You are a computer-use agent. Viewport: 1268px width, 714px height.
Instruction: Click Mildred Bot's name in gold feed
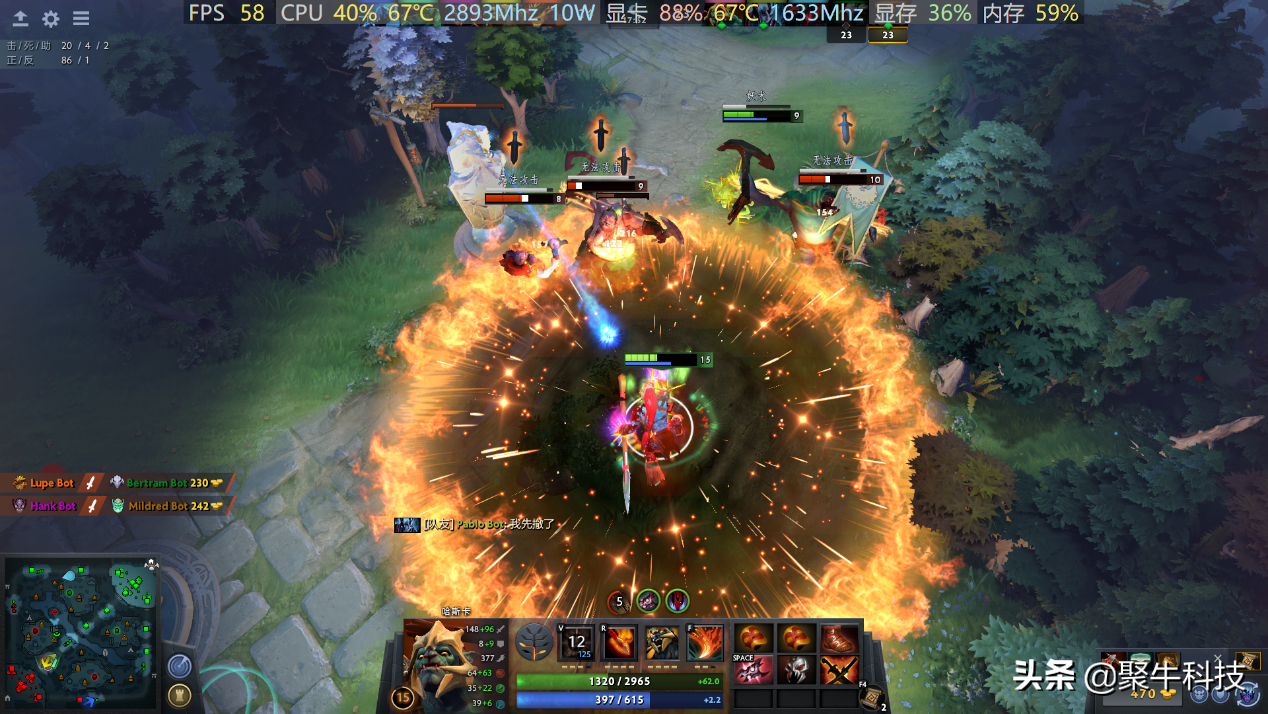[x=157, y=506]
